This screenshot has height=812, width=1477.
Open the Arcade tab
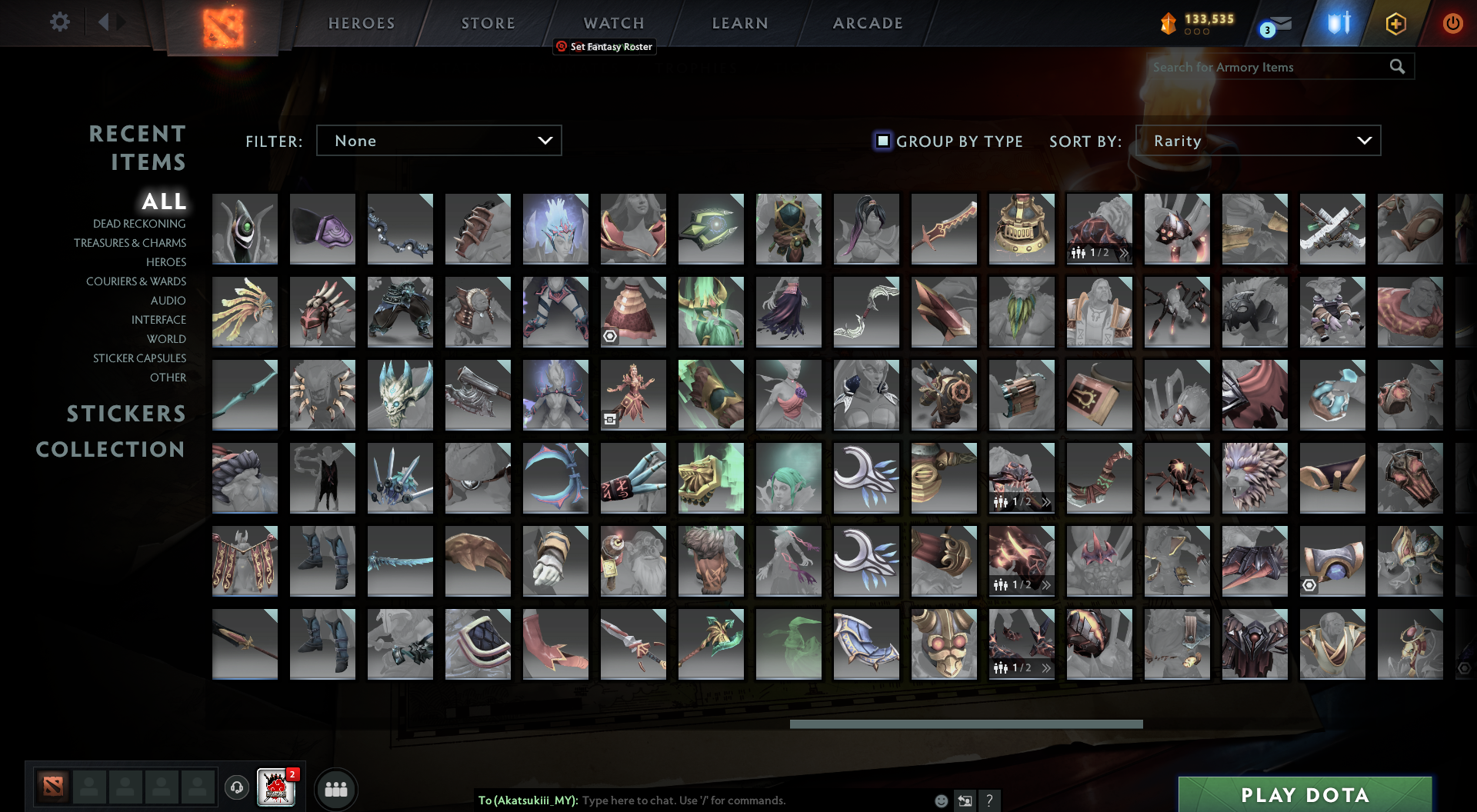point(867,22)
